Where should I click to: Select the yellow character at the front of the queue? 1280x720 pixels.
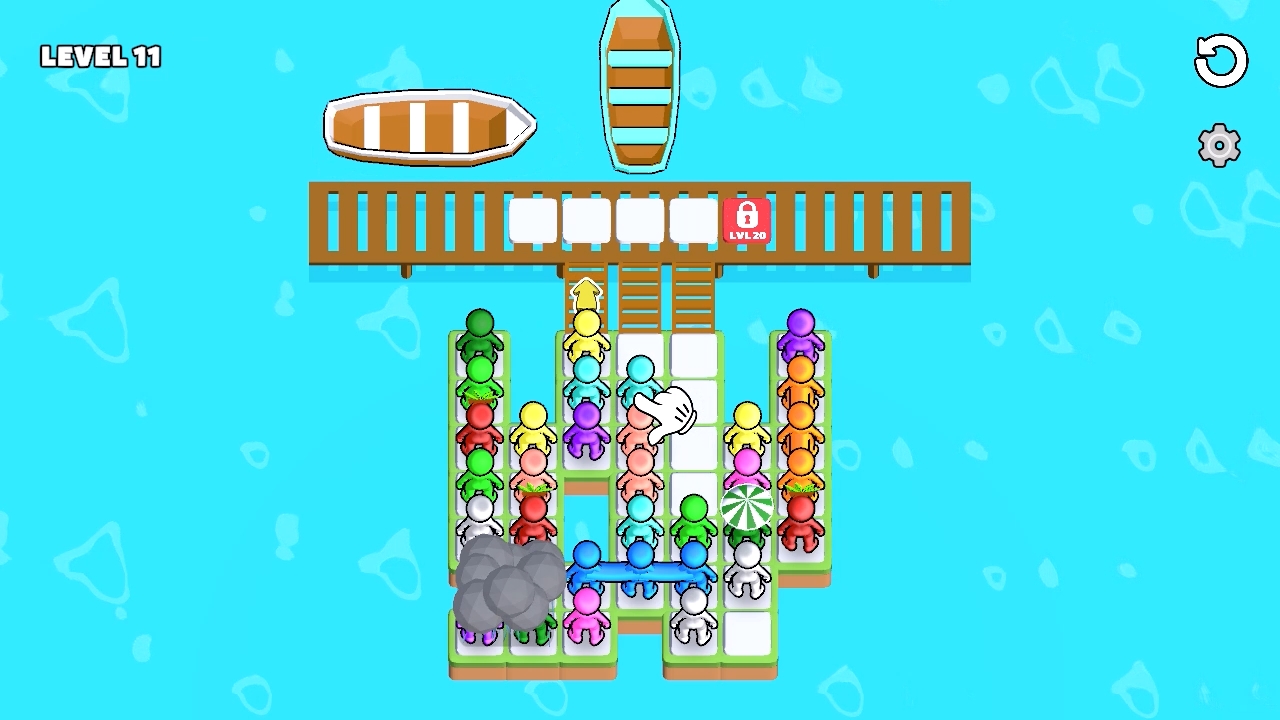(585, 325)
